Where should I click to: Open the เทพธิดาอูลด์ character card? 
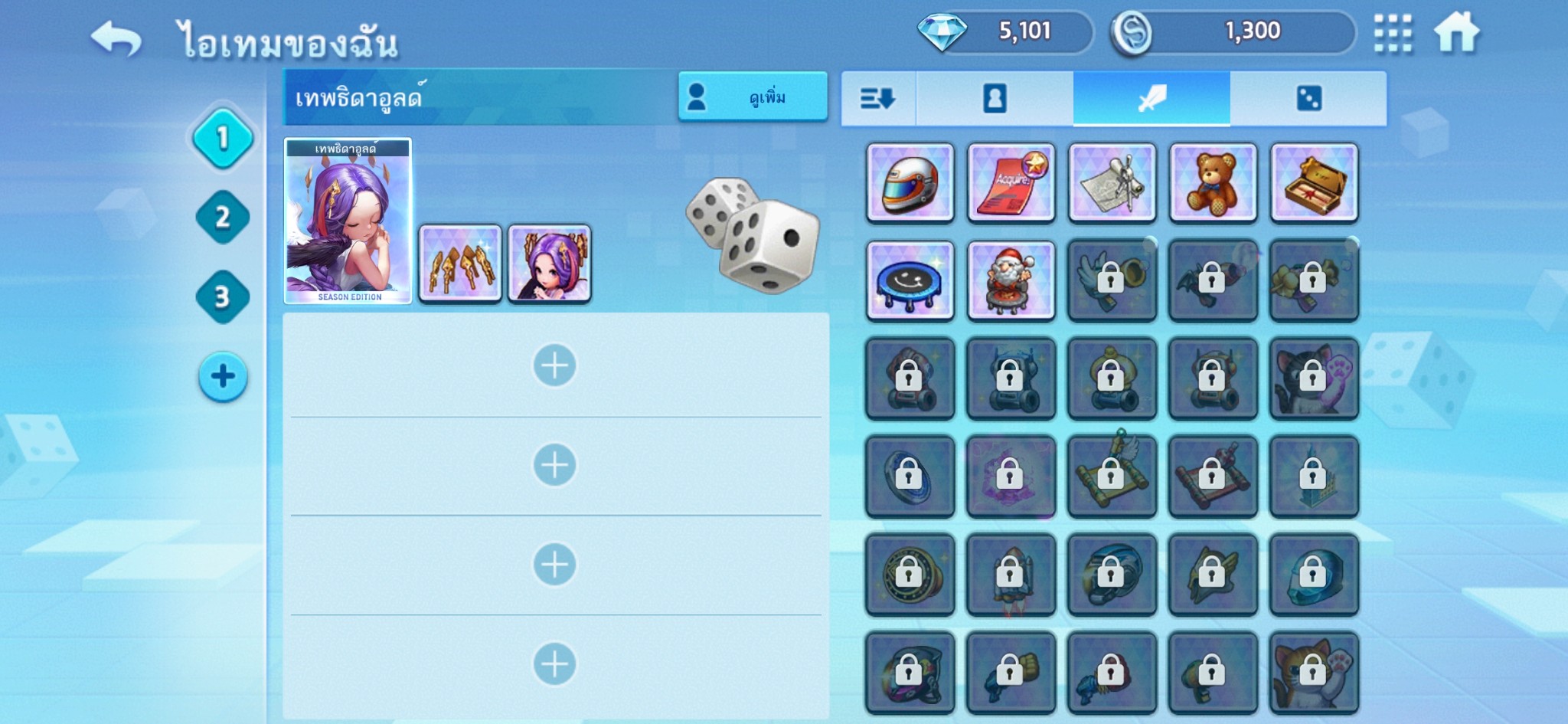(x=348, y=221)
